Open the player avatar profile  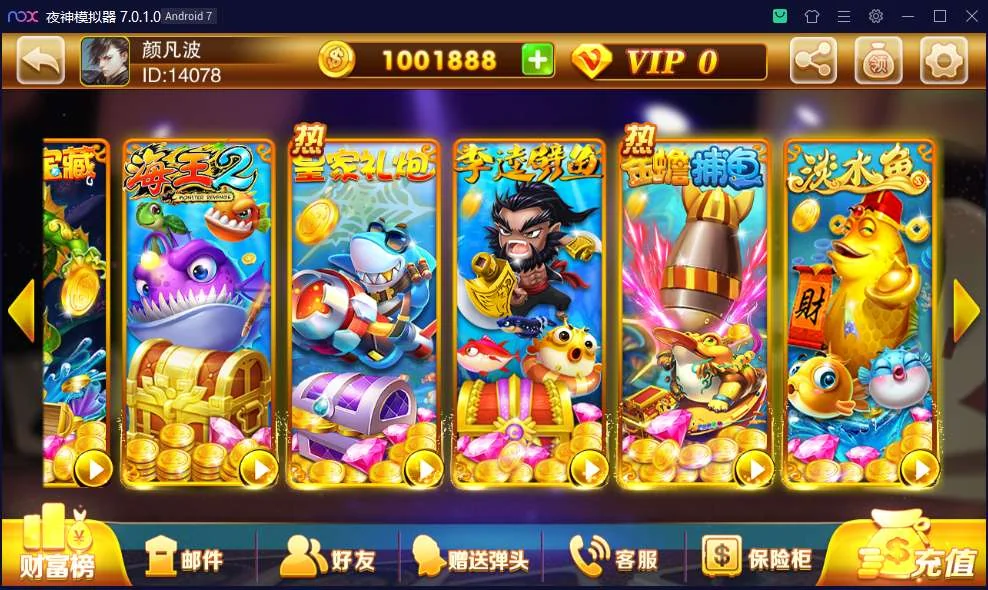click(x=105, y=61)
